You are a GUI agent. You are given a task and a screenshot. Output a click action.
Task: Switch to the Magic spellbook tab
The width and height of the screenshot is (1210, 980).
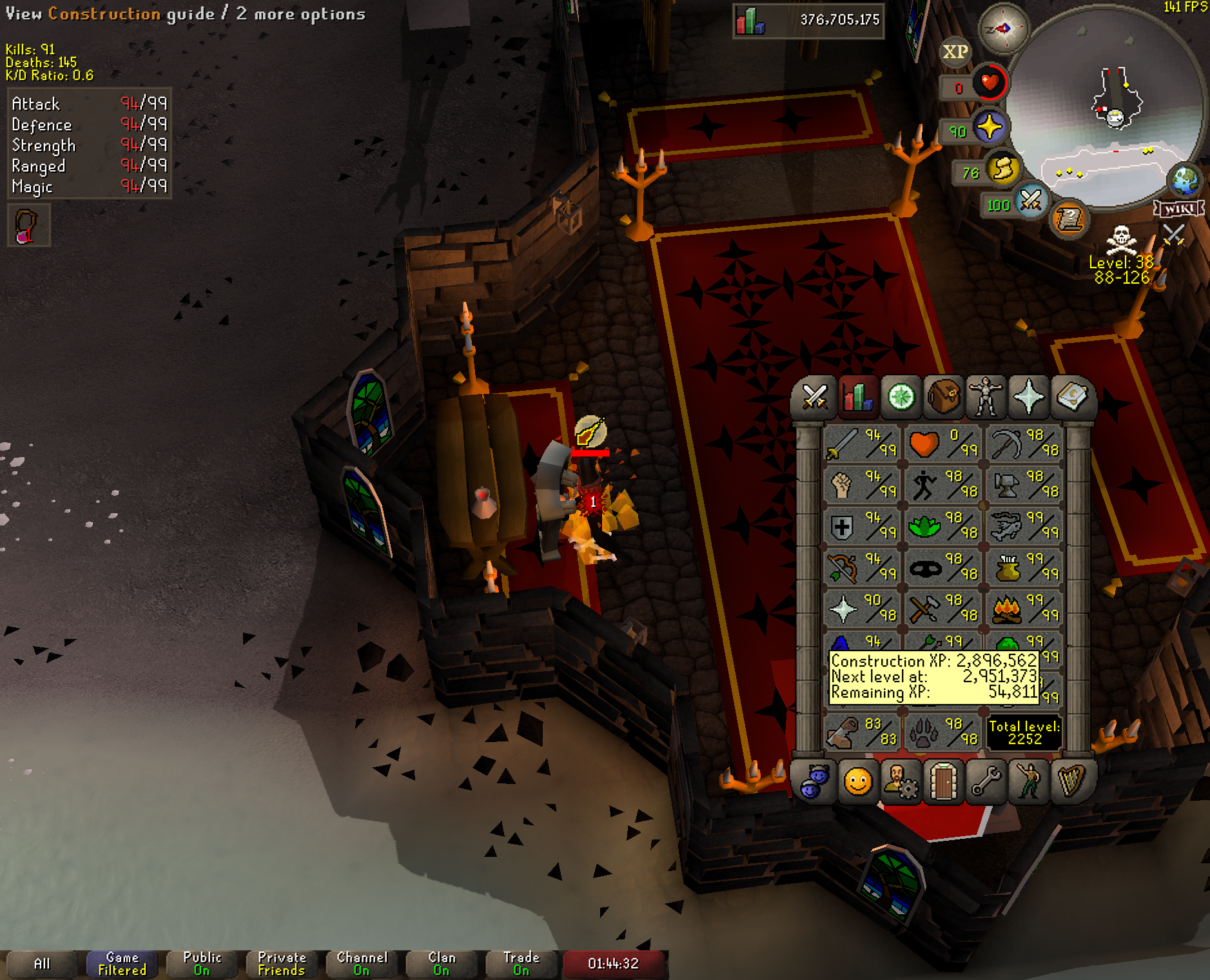tap(1071, 397)
